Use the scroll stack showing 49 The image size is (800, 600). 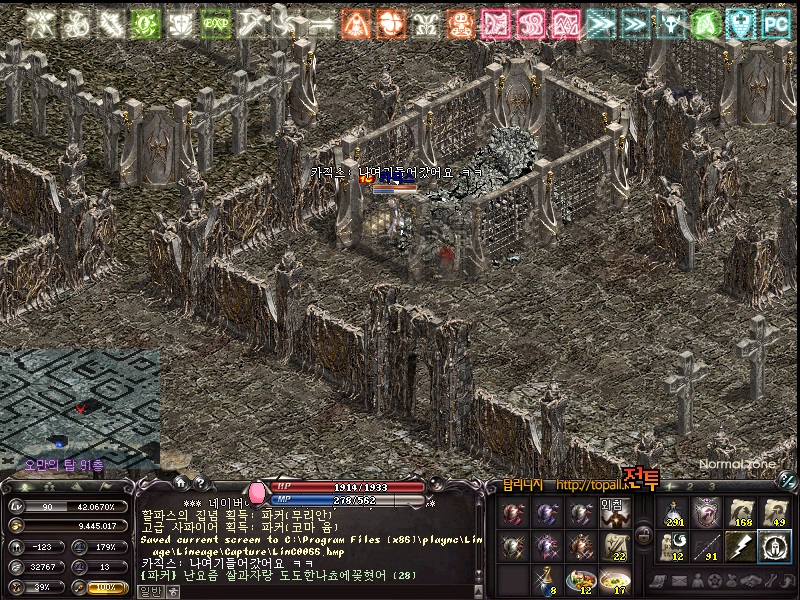773,514
